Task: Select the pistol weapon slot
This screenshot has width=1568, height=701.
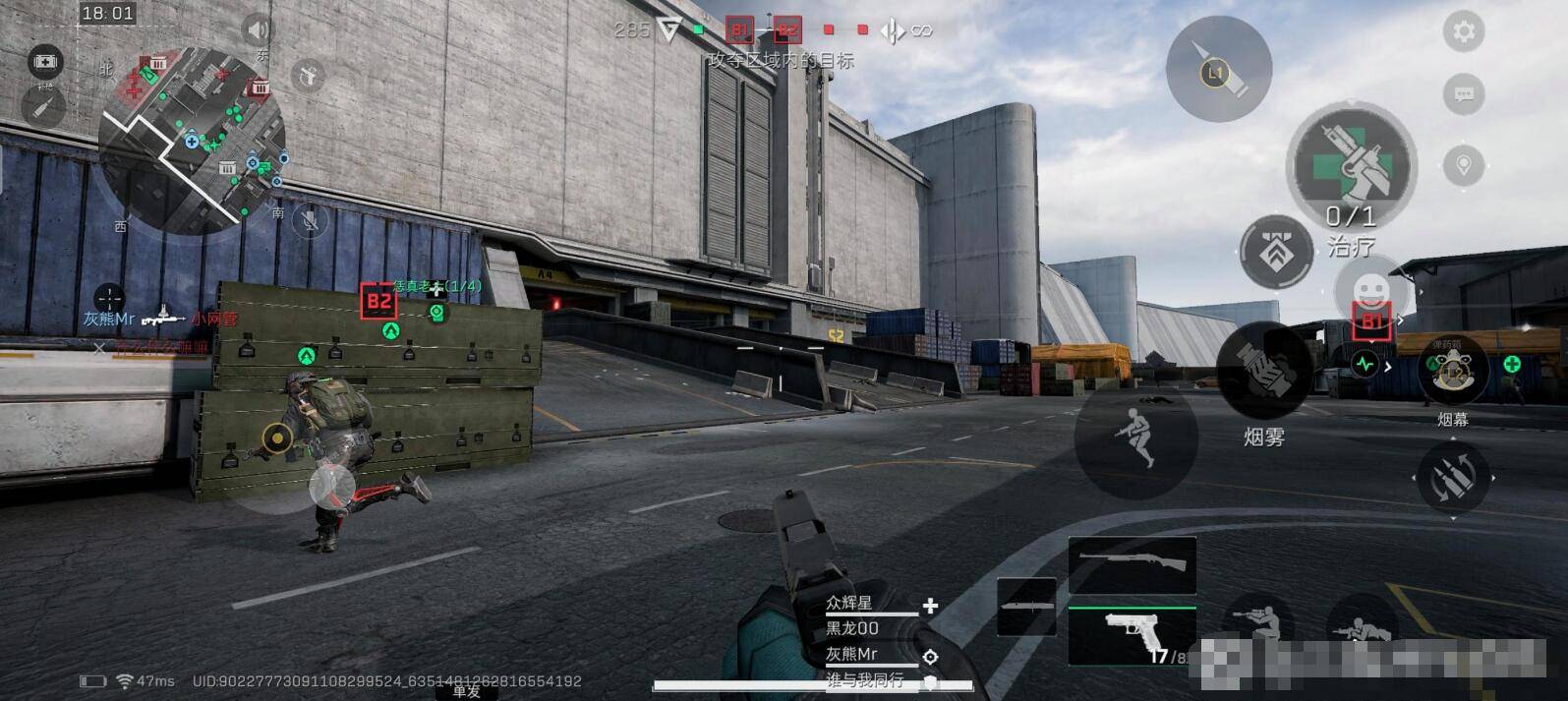Action: click(x=1132, y=634)
